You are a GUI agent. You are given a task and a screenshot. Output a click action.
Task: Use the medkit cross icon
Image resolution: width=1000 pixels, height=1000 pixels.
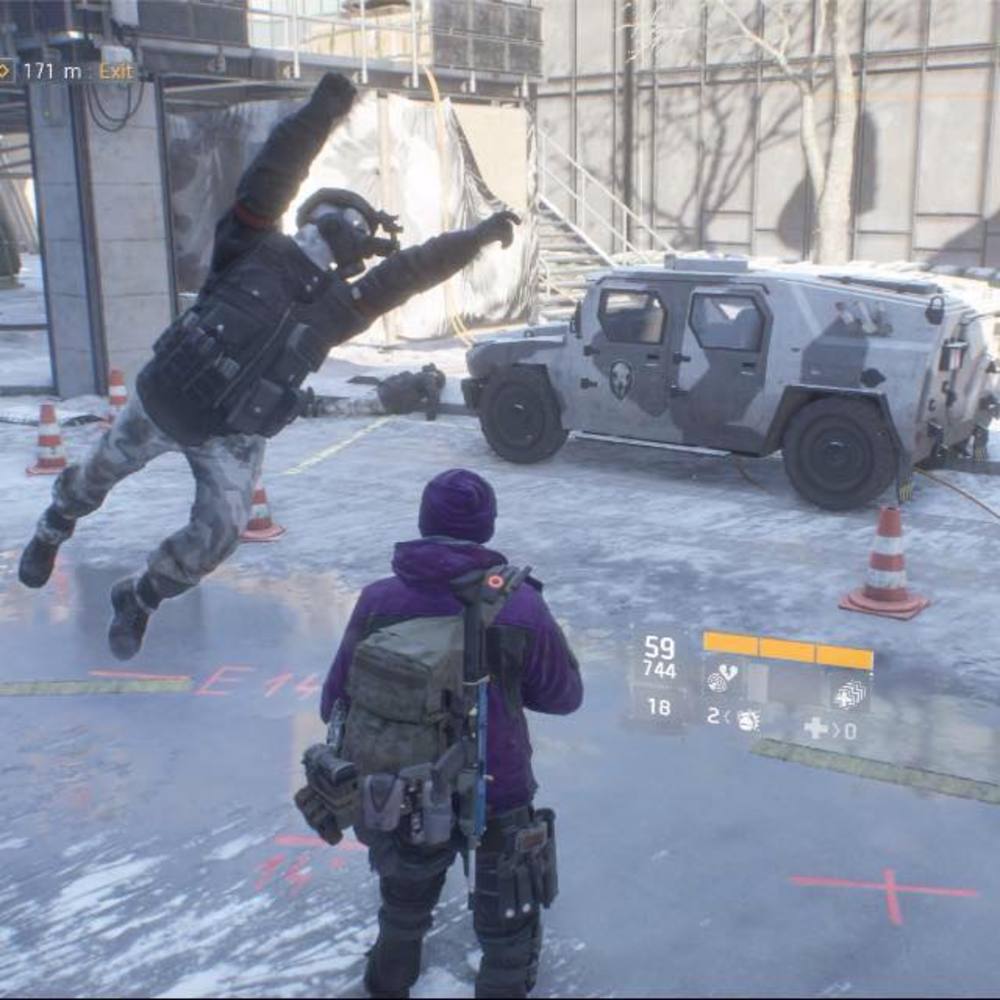point(816,729)
